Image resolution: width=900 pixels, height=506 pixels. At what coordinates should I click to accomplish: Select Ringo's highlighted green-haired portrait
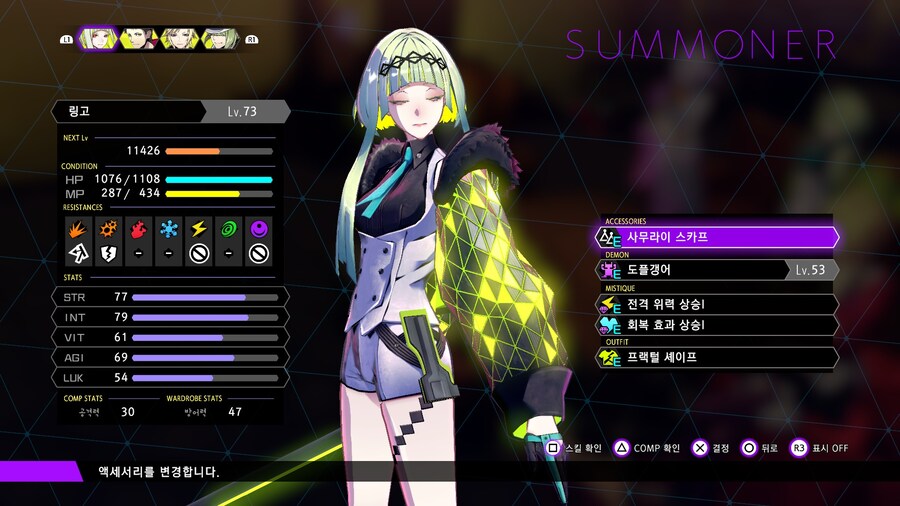(99, 38)
